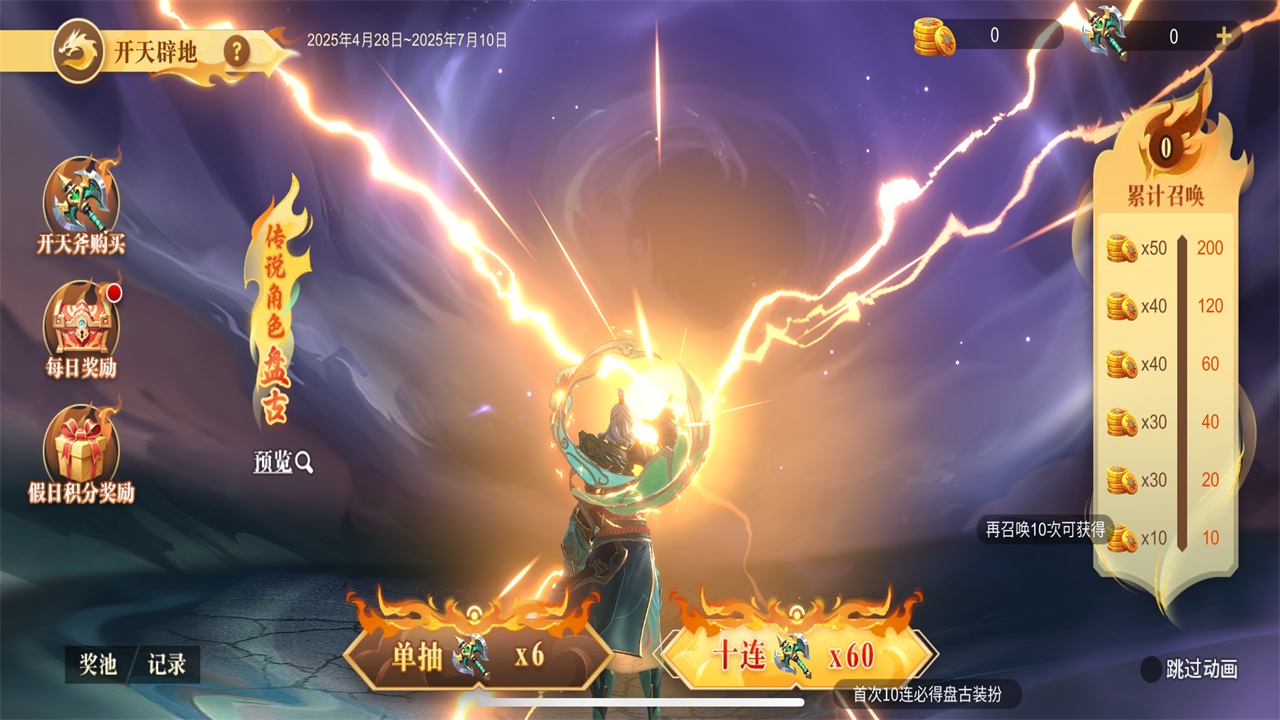
Task: Claim the x10 coin reward at 10 summons
Action: 1123,538
